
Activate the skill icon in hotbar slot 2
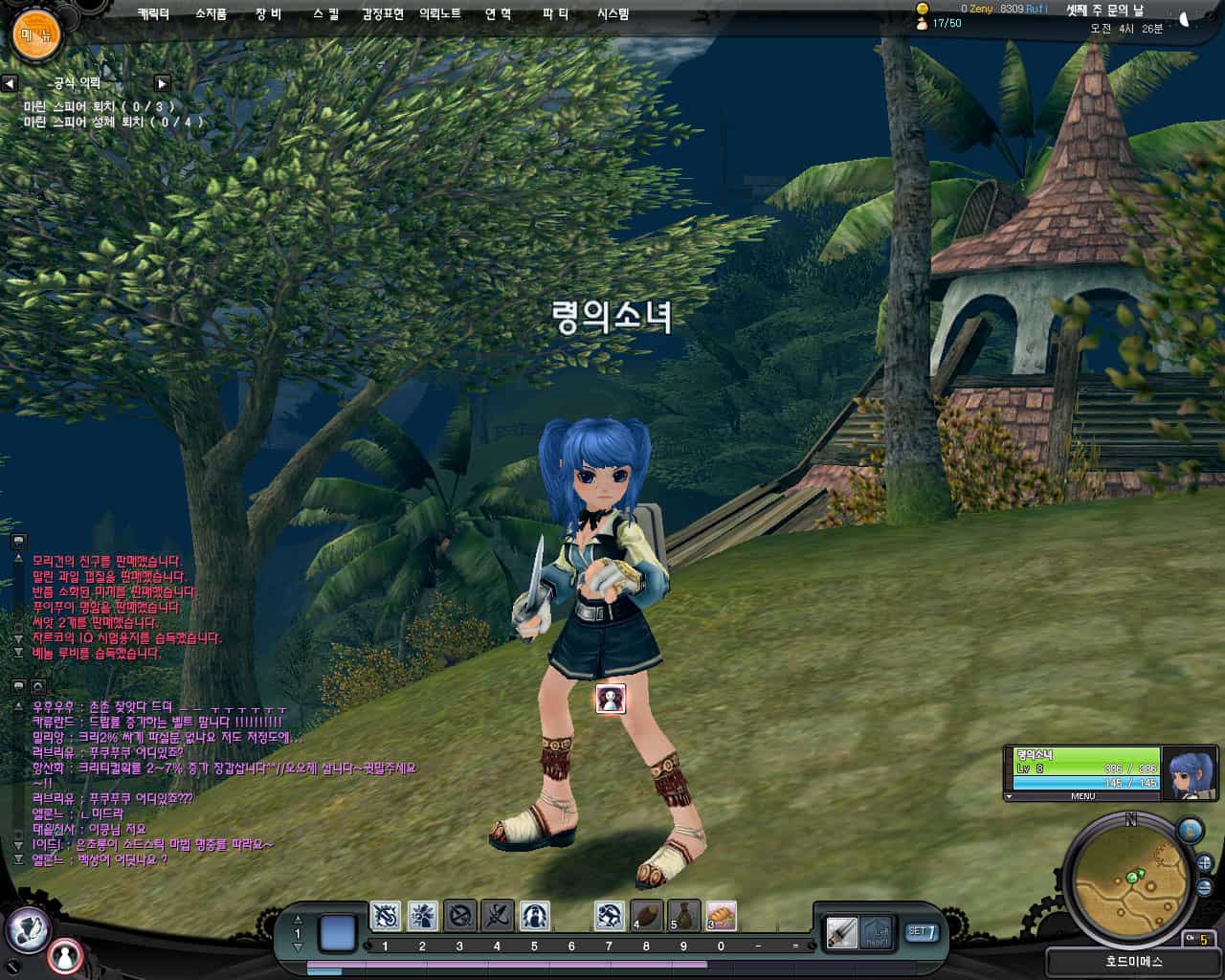[x=421, y=916]
